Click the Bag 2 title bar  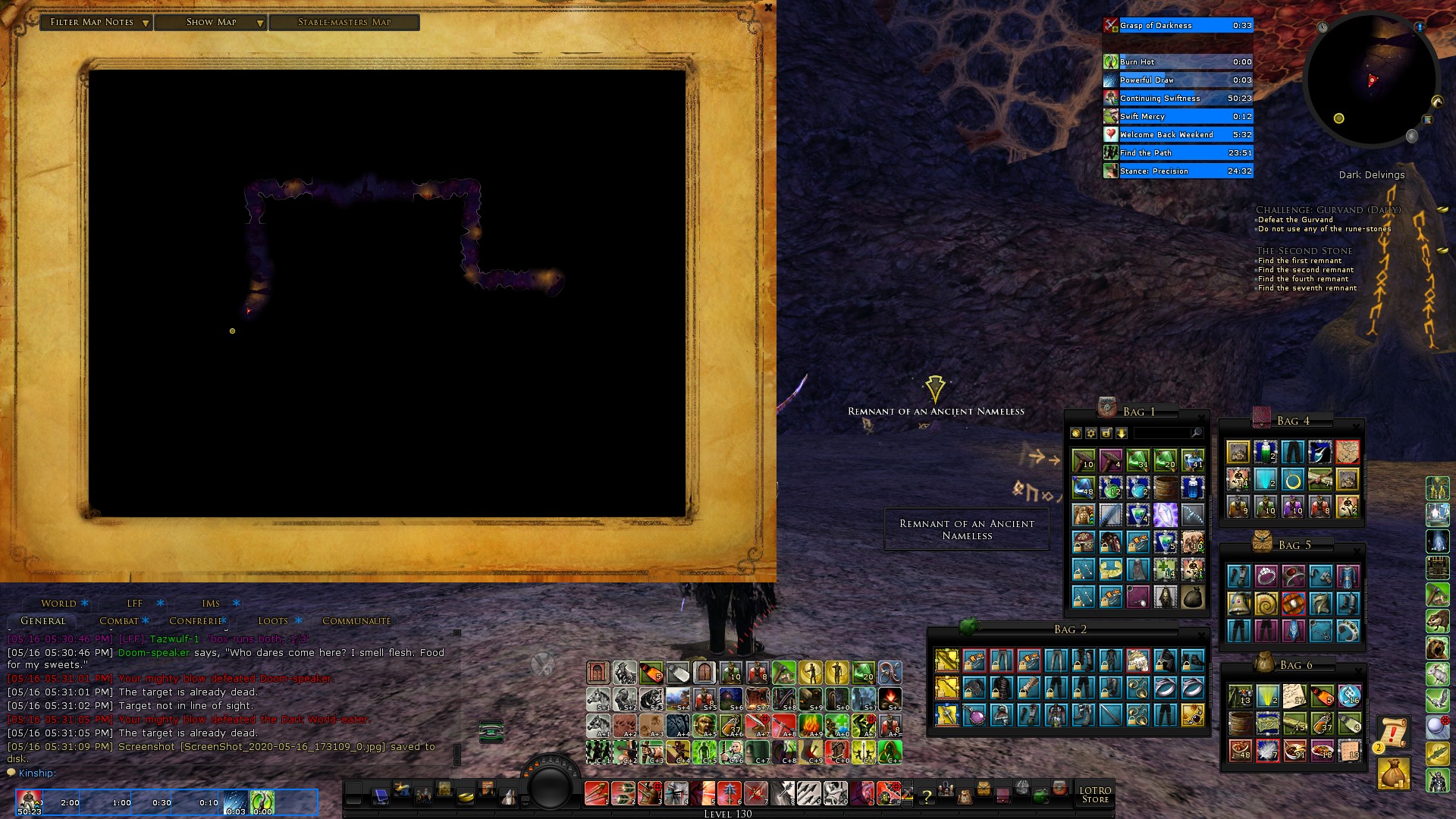(x=1070, y=629)
